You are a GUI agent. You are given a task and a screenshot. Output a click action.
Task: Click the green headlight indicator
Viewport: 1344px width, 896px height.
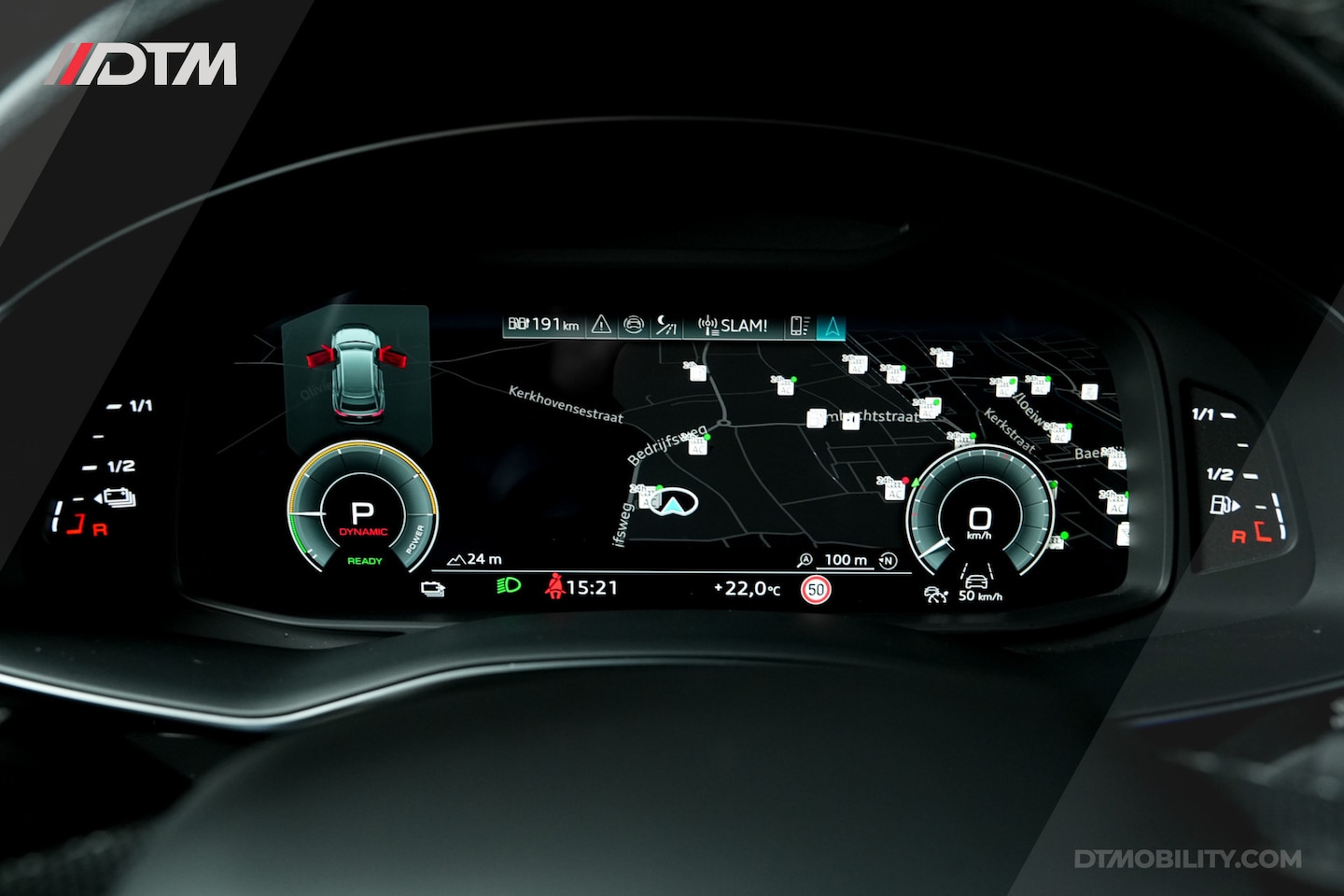(508, 586)
